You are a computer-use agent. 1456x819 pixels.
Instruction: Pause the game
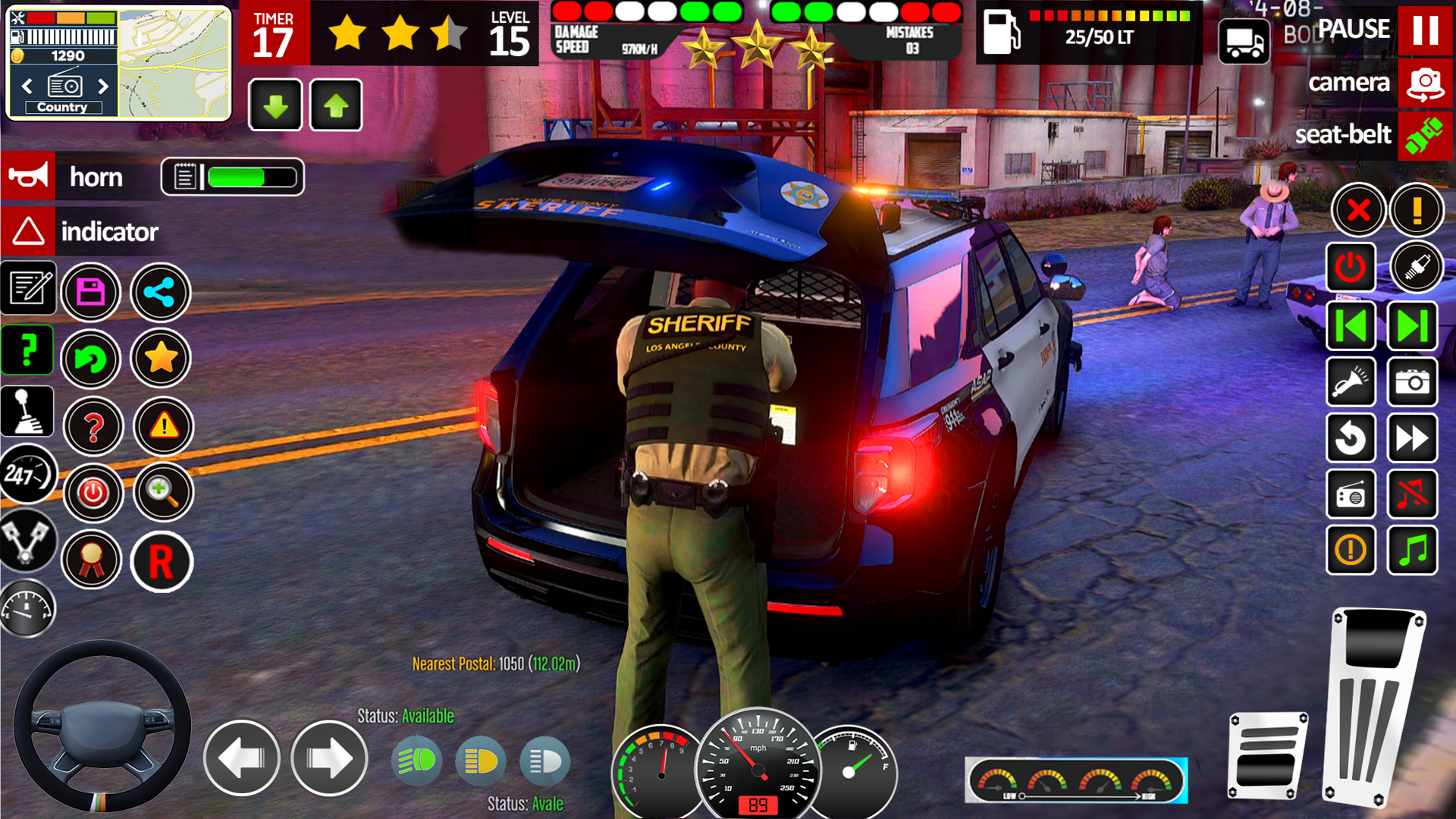[x=1425, y=30]
